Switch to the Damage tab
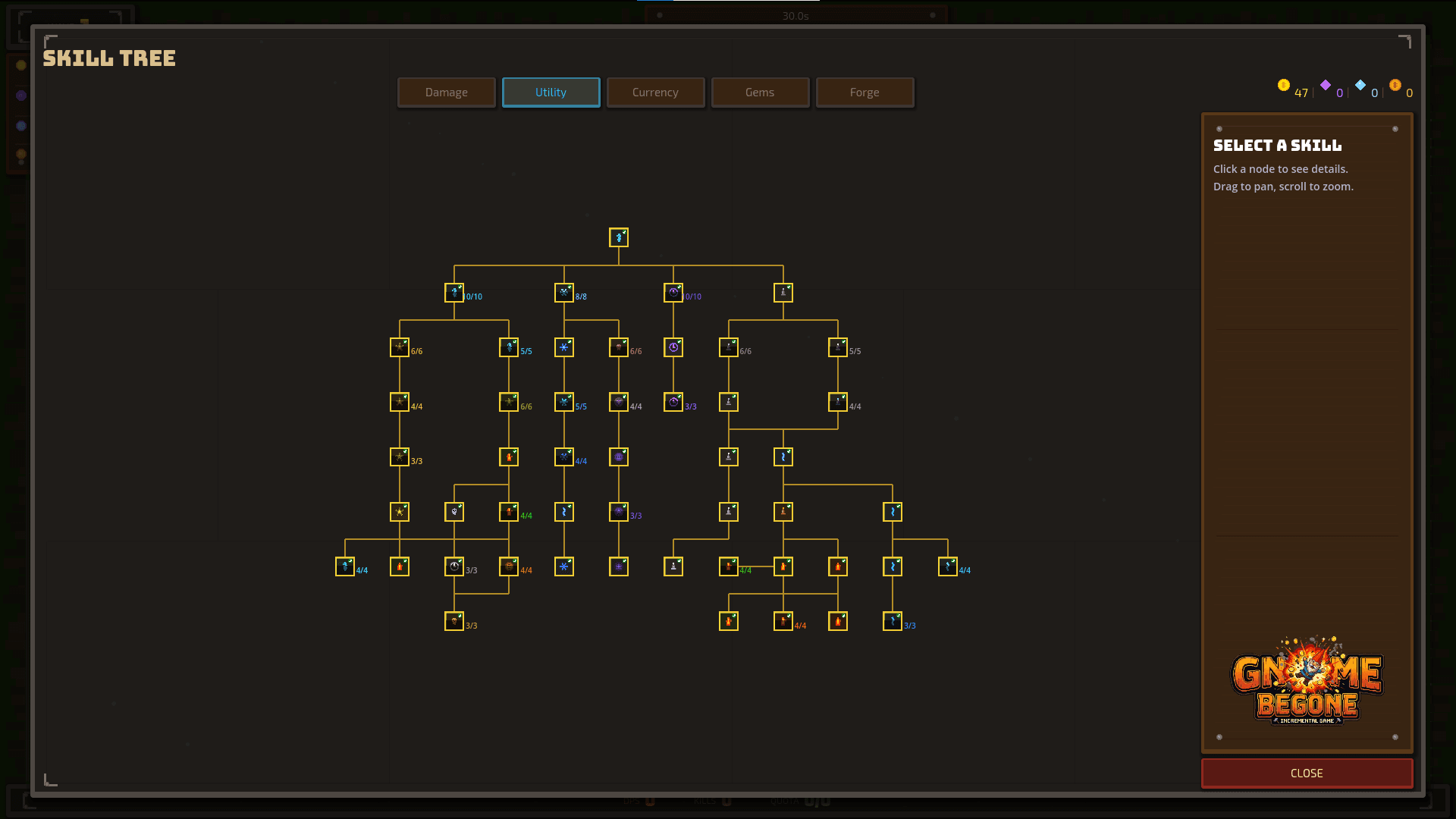Screen dimensions: 1456x819 pos(446,92)
